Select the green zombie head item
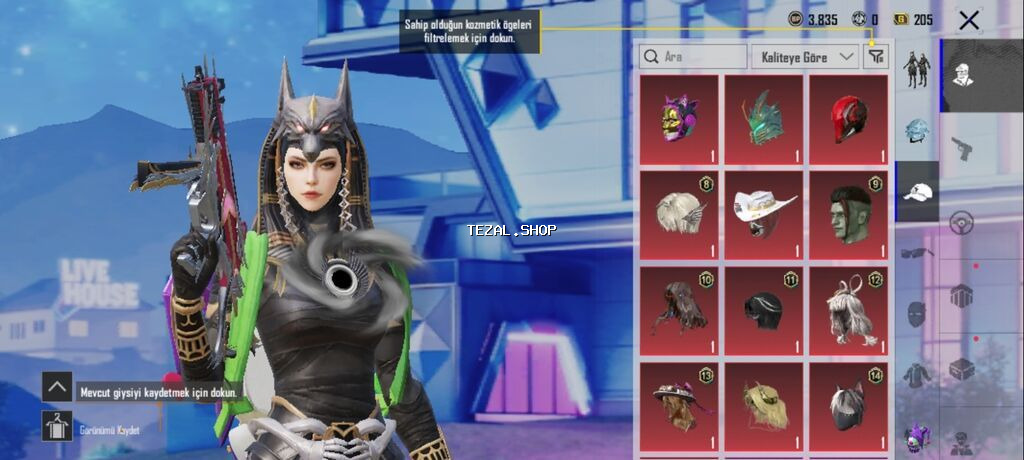Viewport: 1024px width, 460px height. coord(848,215)
